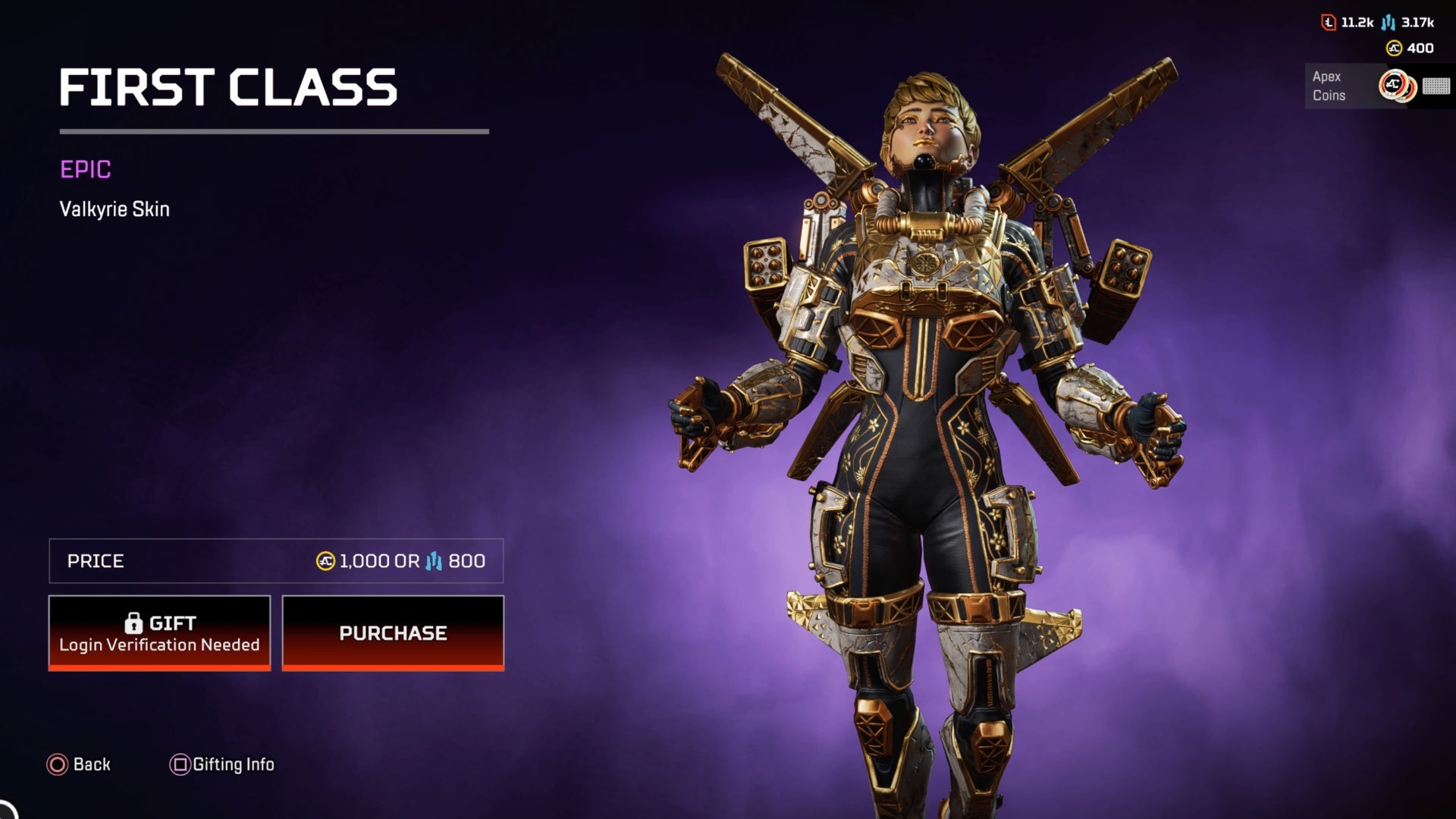Click the square controller icon beside Gifting Info
Viewport: 1456px width, 819px height.
[x=180, y=764]
